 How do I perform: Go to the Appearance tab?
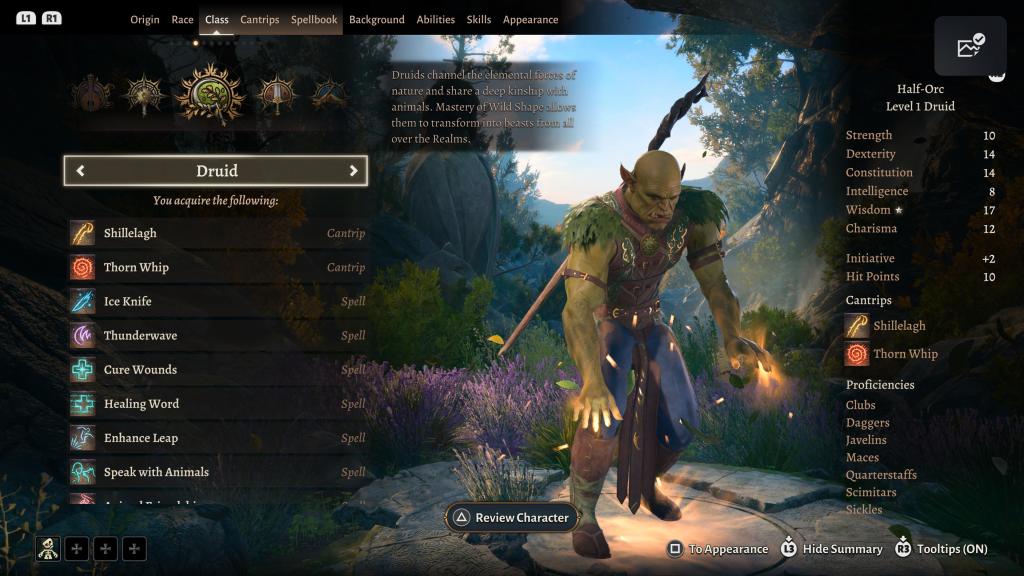coord(531,20)
